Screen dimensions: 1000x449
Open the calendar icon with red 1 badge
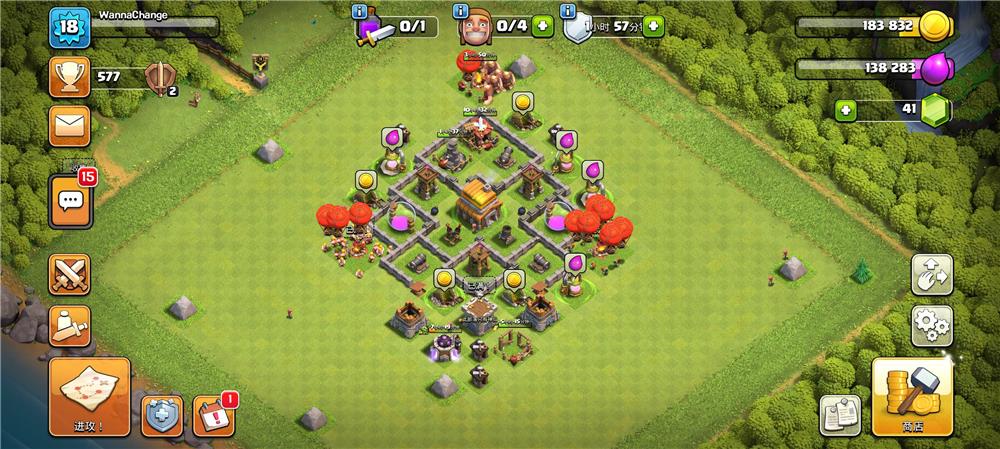tap(212, 415)
